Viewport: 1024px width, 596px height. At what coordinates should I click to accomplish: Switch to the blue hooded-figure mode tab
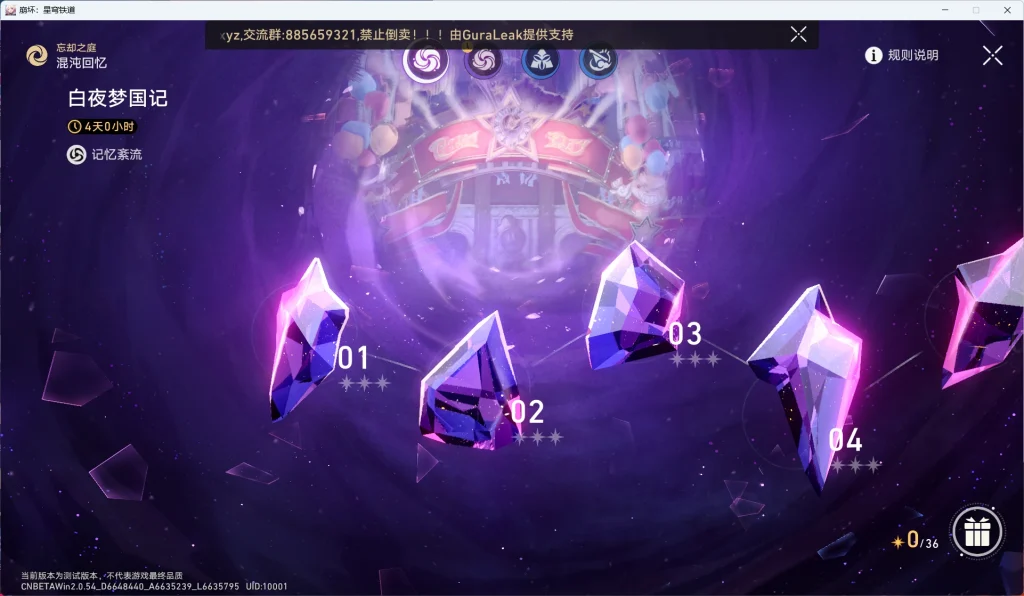(541, 61)
